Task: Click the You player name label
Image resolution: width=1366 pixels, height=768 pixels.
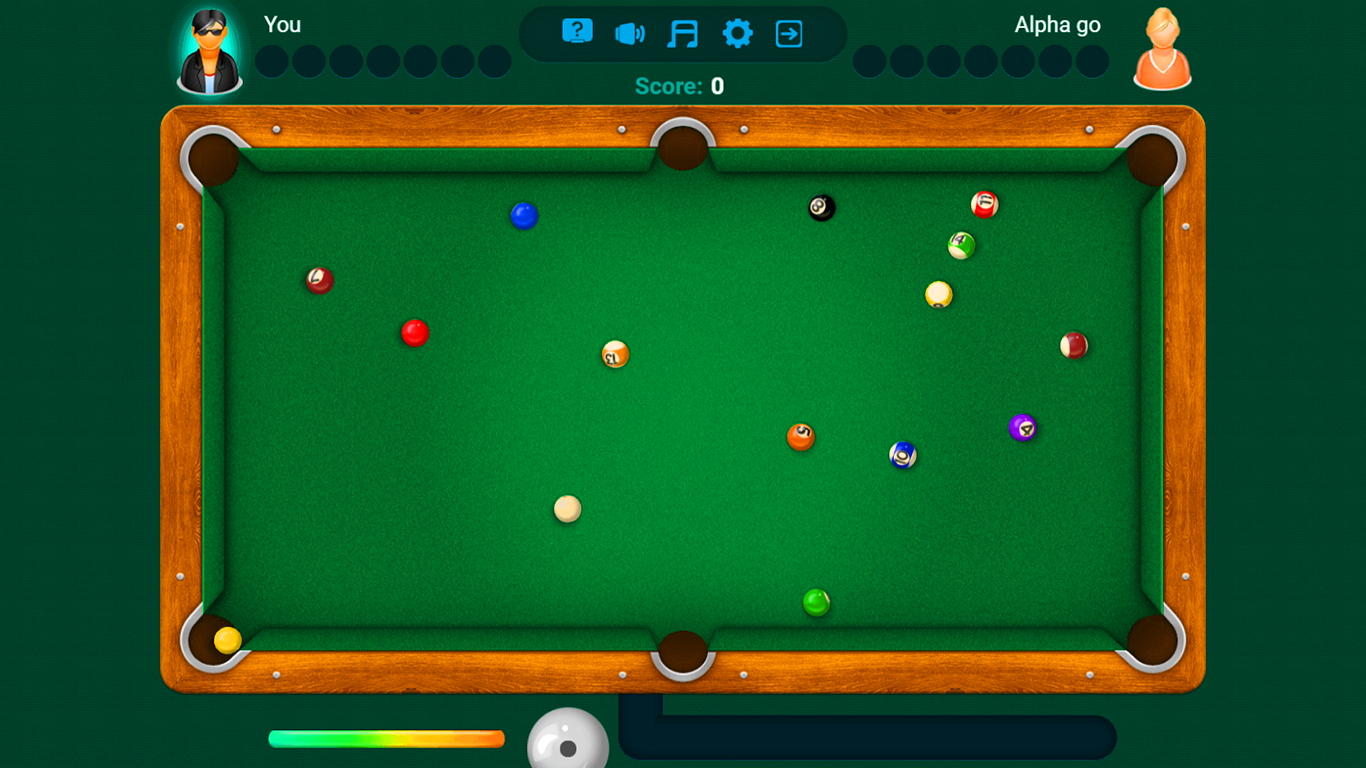Action: (282, 24)
